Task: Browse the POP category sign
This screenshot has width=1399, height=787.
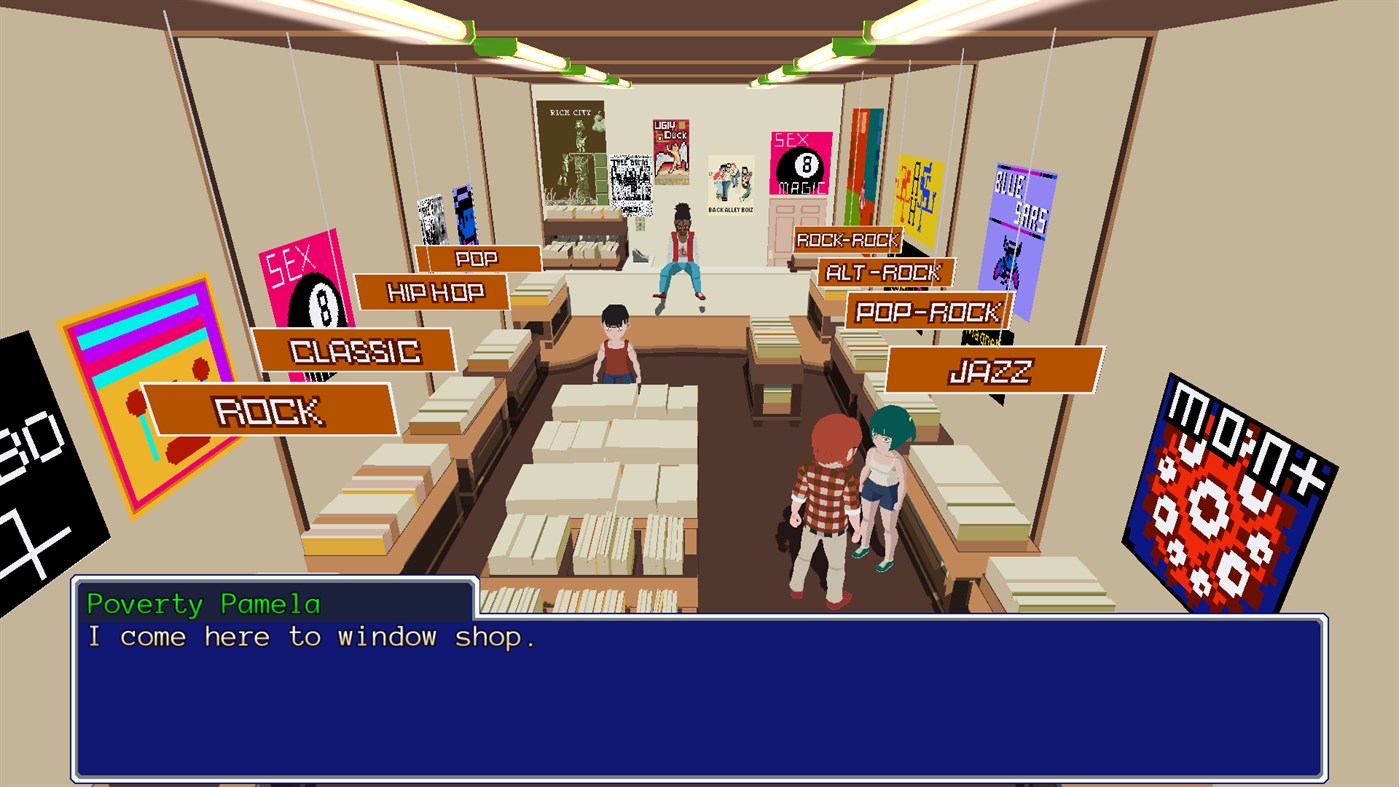Action: click(x=477, y=257)
